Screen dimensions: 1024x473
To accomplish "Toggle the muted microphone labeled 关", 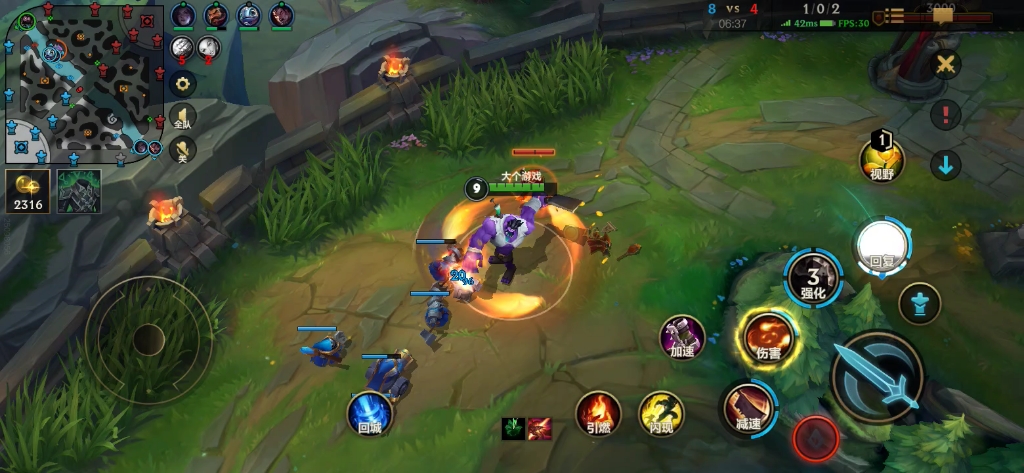I will pos(181,150).
